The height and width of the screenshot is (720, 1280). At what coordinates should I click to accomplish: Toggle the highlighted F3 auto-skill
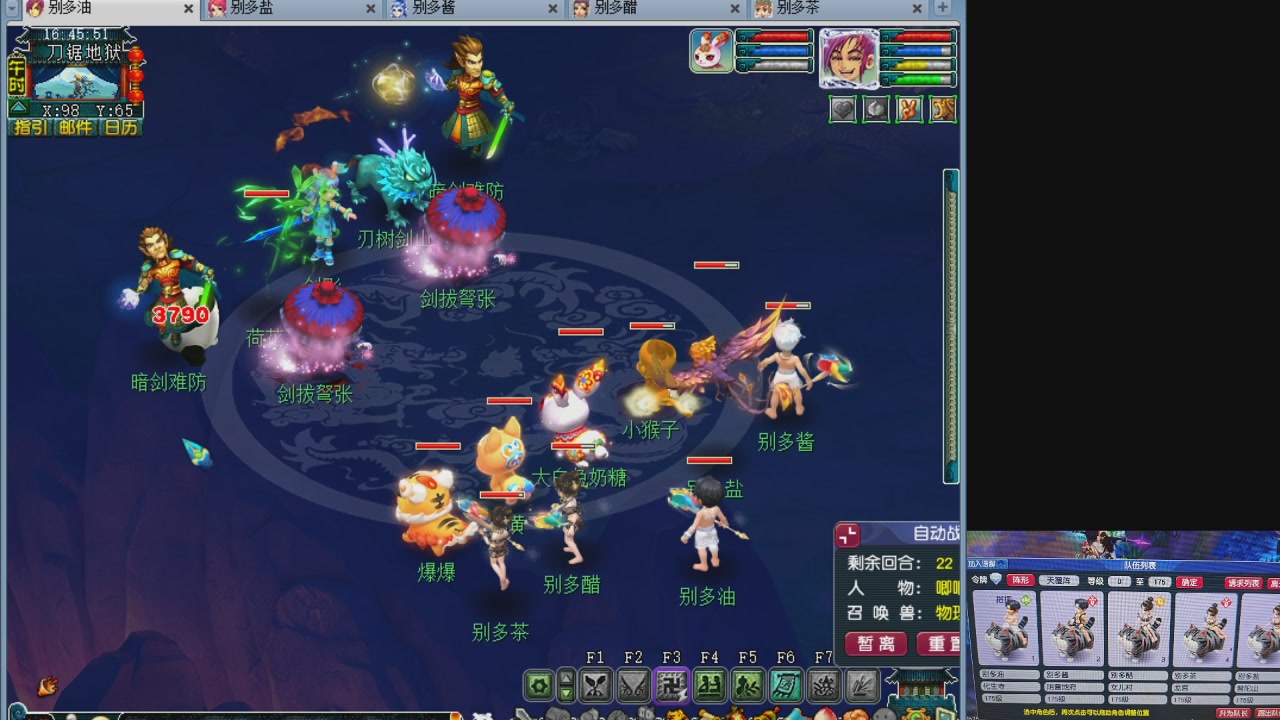point(674,685)
